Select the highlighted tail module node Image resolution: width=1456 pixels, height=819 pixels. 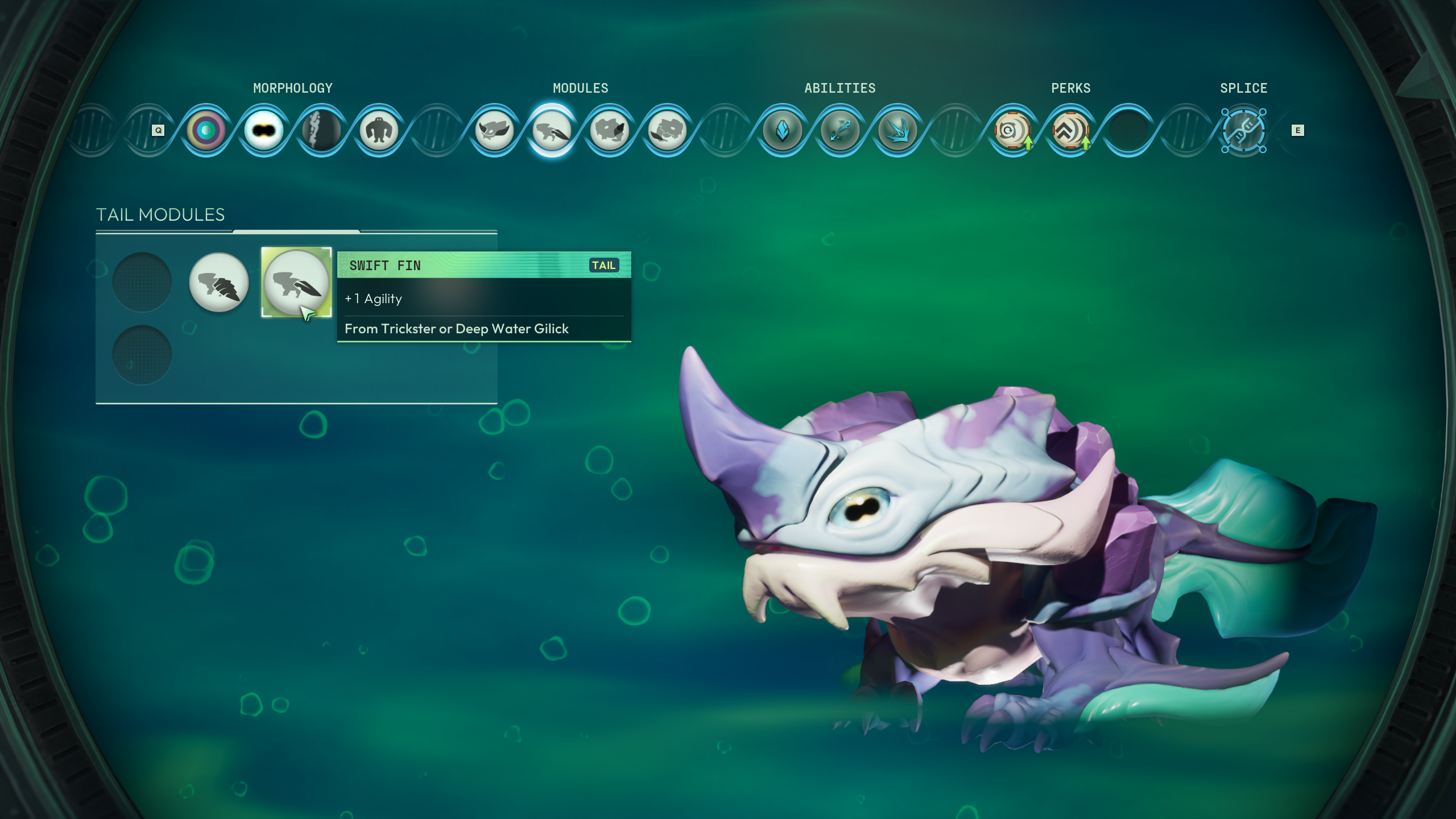coord(552,131)
